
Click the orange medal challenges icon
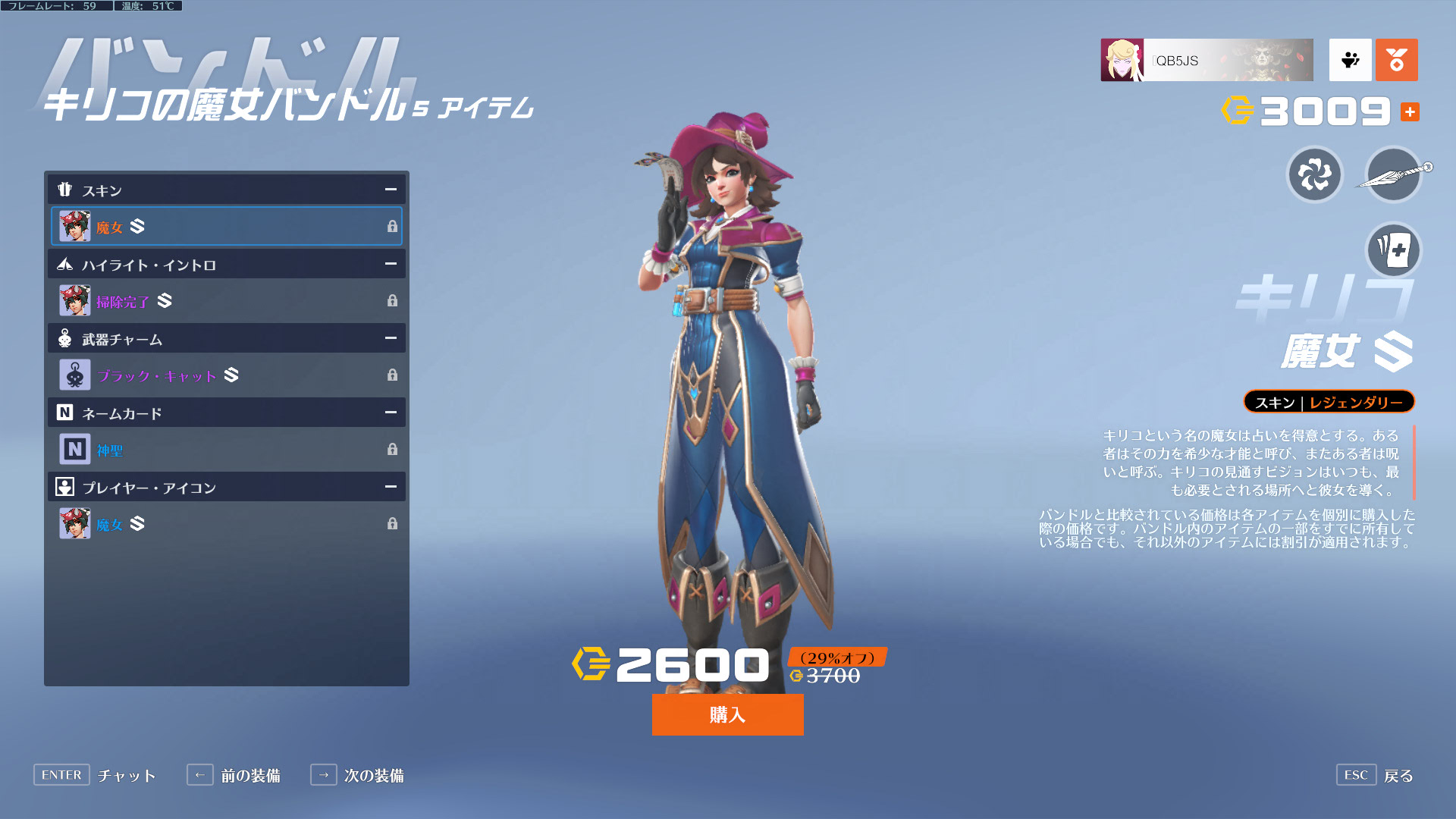click(x=1396, y=60)
